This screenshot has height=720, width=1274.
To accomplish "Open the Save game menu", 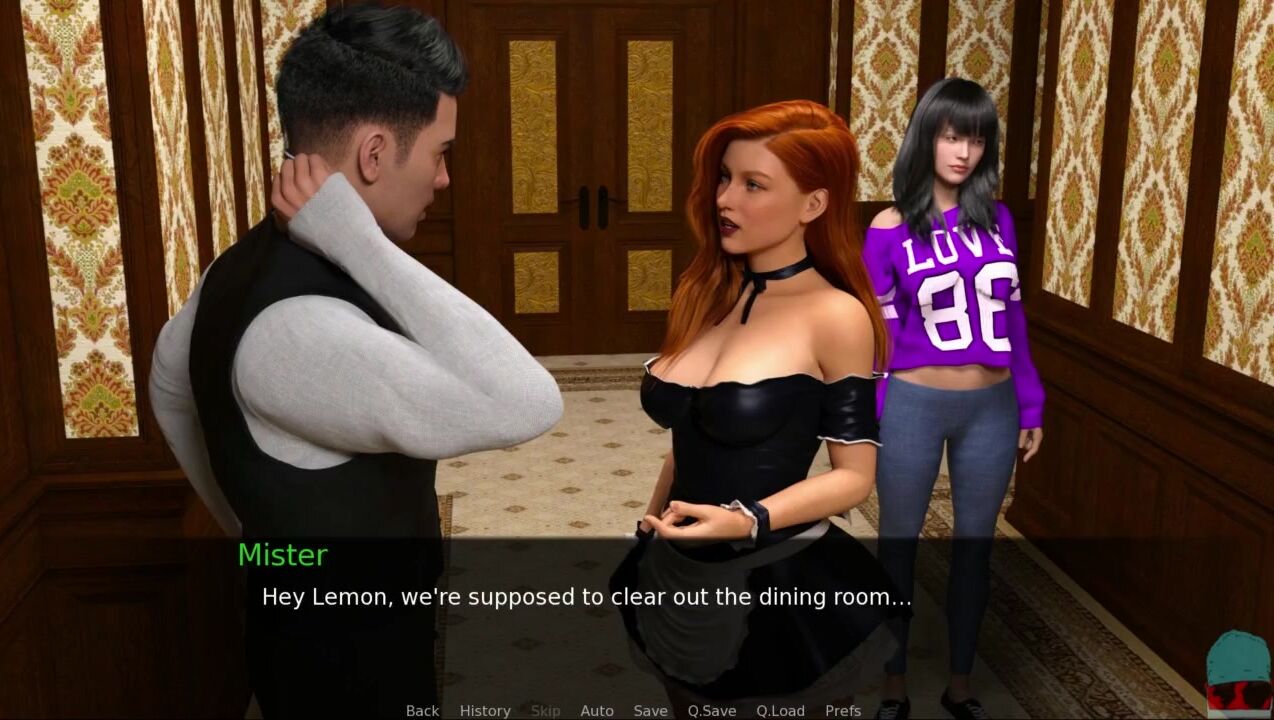I will click(650, 710).
